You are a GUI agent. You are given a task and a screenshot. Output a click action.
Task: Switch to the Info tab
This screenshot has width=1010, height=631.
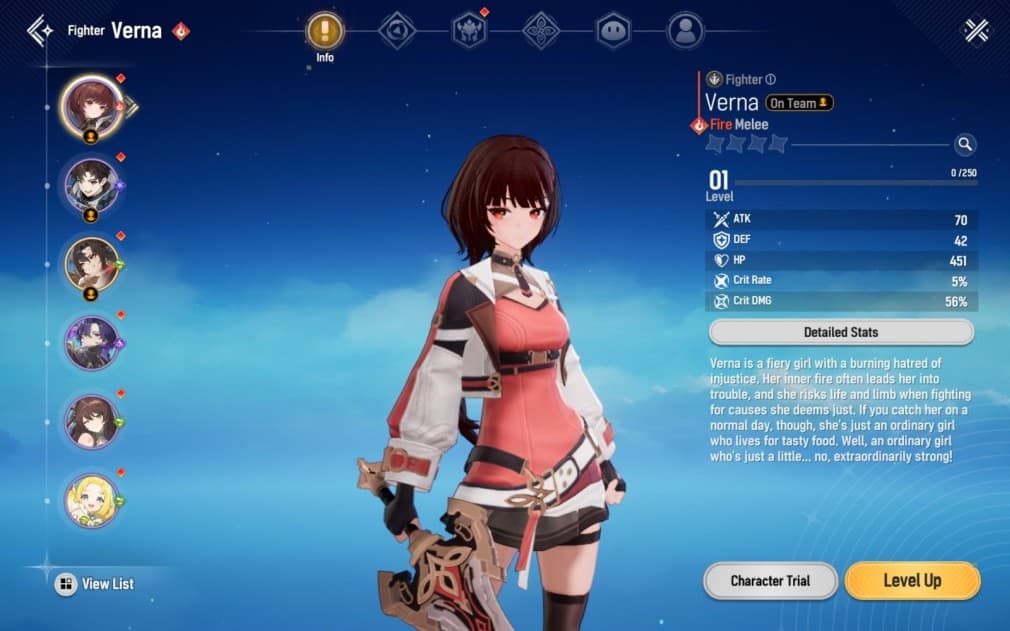click(325, 31)
